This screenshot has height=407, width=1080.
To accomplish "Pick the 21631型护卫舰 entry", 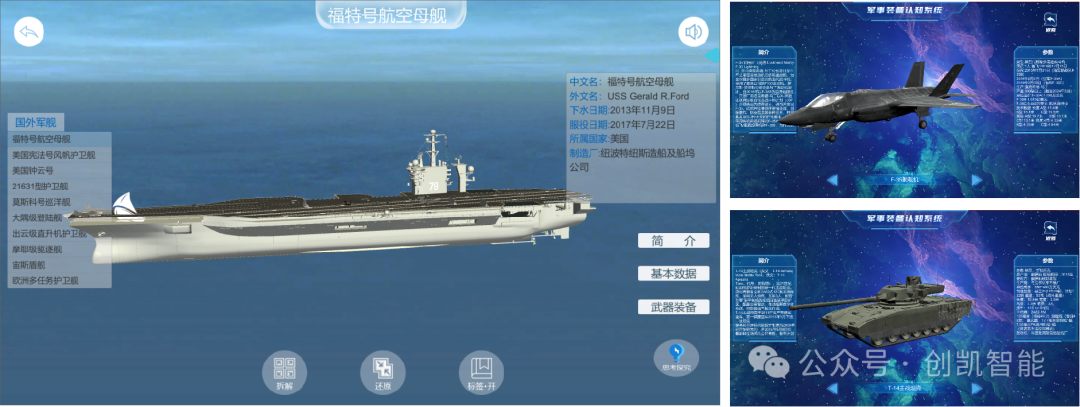I will pos(40,186).
